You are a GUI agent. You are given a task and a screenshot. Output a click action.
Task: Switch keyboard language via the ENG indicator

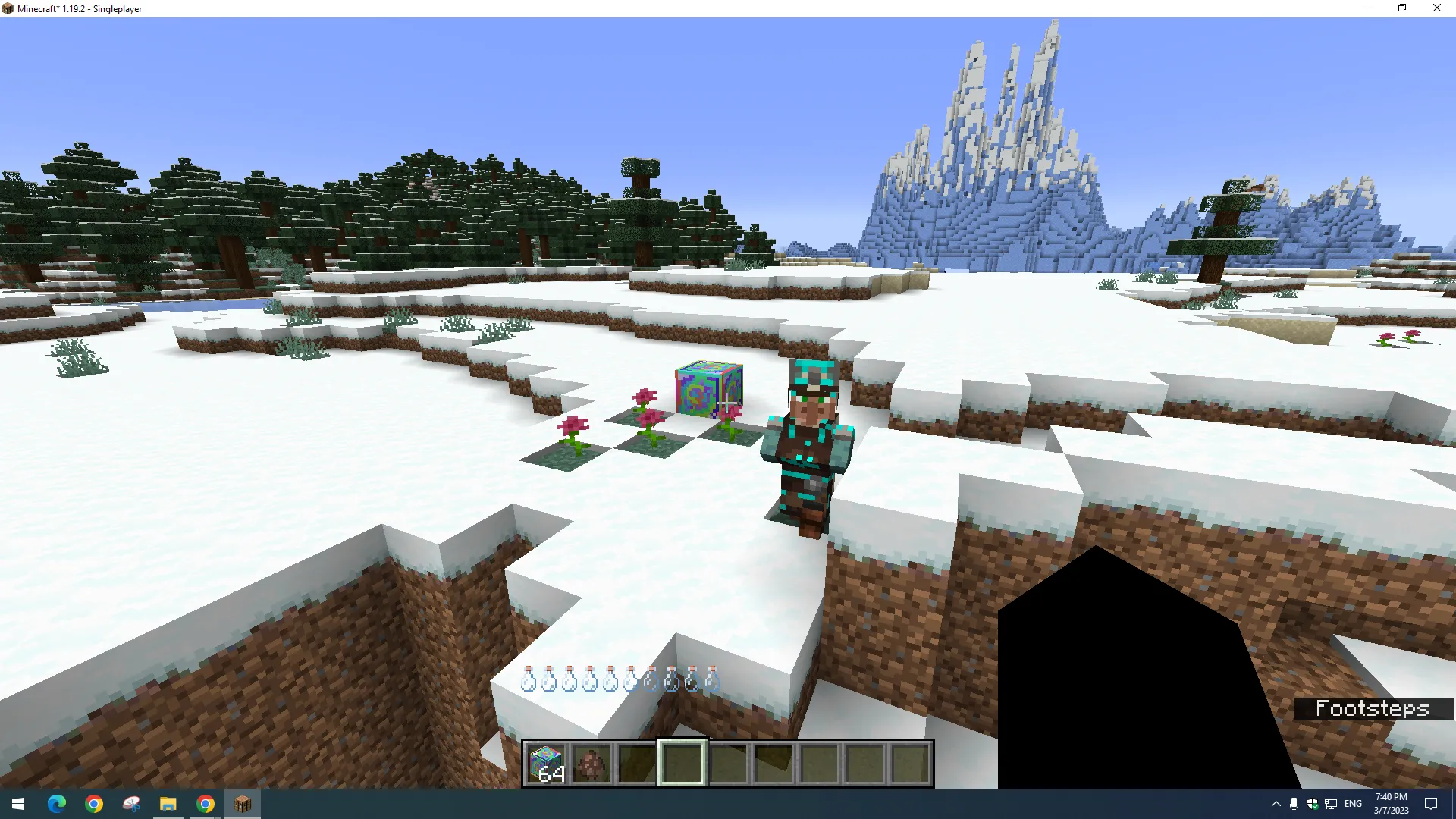pos(1353,803)
